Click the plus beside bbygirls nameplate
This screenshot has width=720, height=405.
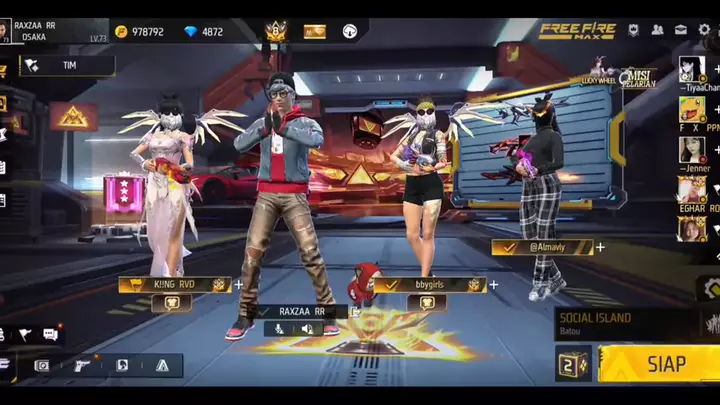pyautogui.click(x=493, y=285)
